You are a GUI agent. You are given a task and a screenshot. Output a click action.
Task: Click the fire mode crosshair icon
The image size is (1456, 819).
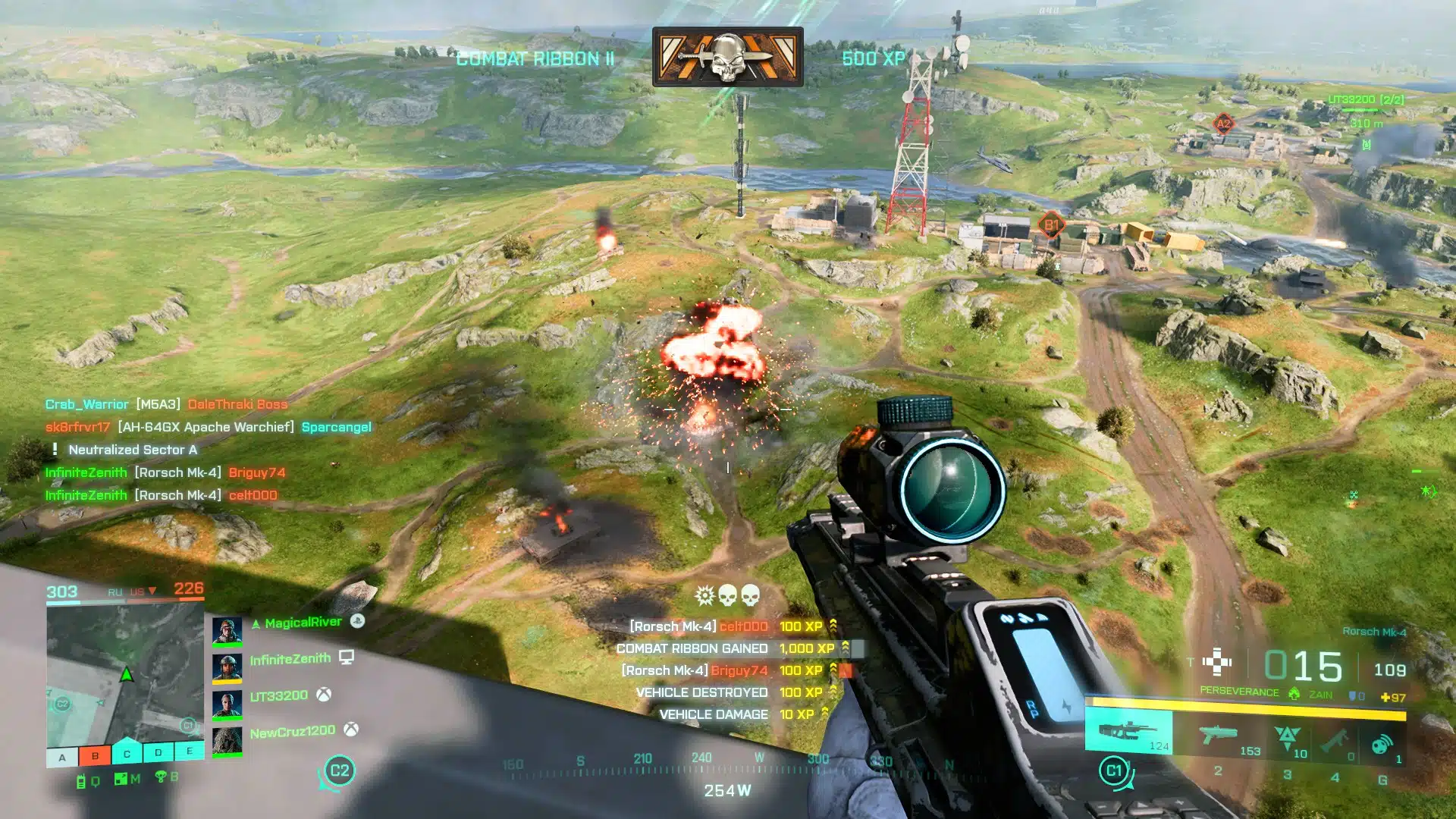pos(1217,662)
